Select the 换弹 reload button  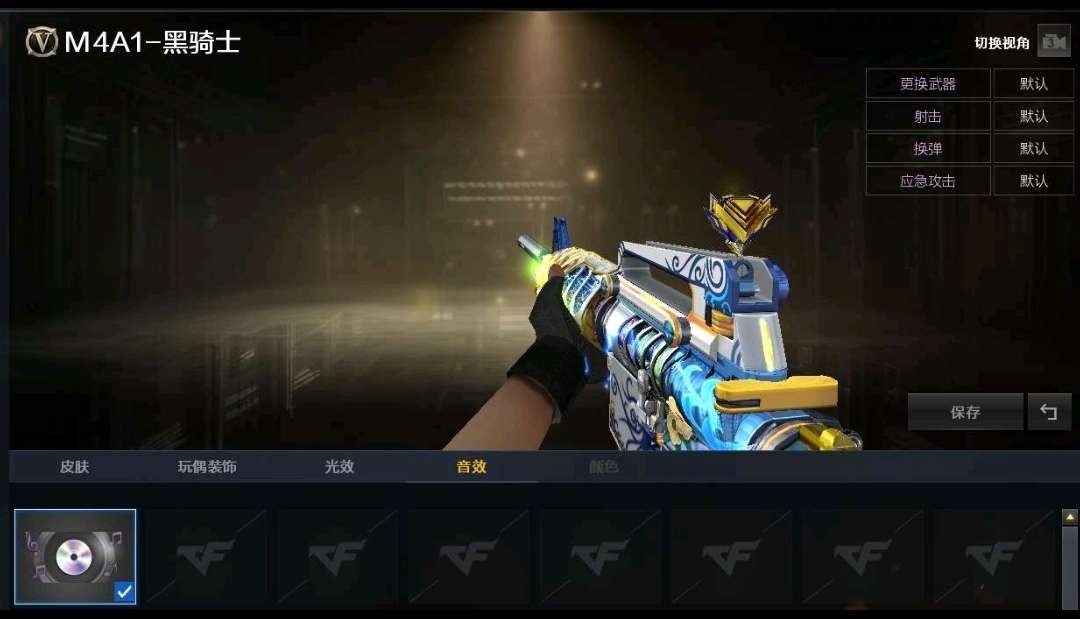(x=927, y=148)
